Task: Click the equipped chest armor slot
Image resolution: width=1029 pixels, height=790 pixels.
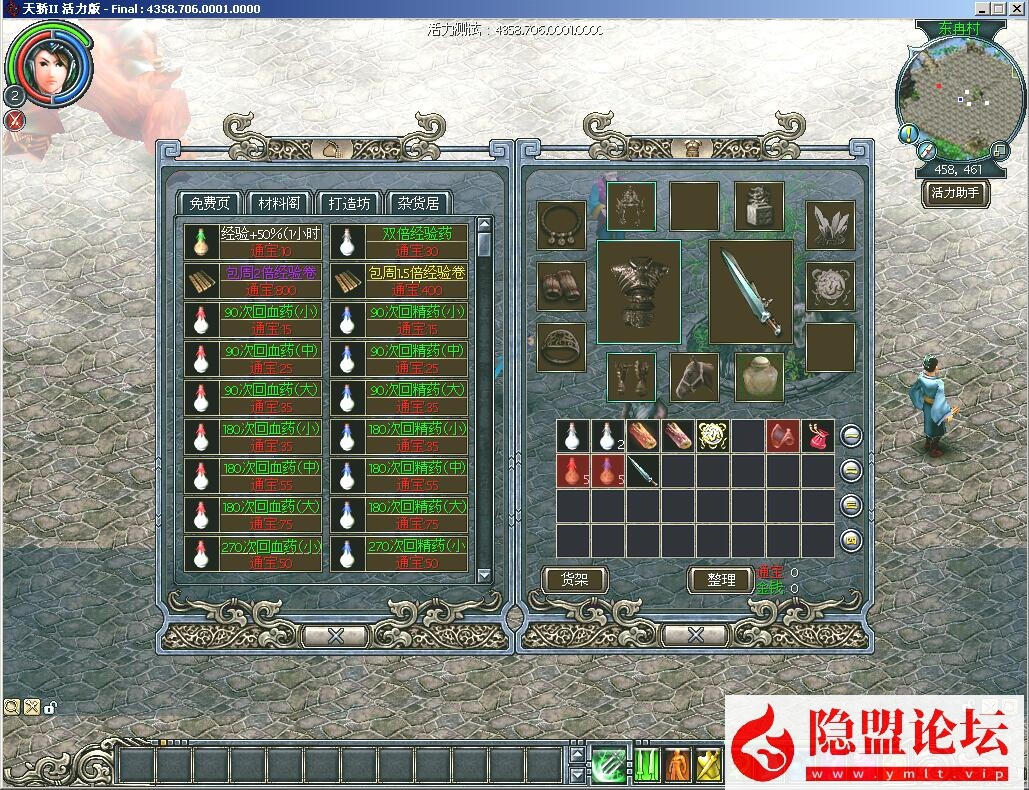Action: 638,292
